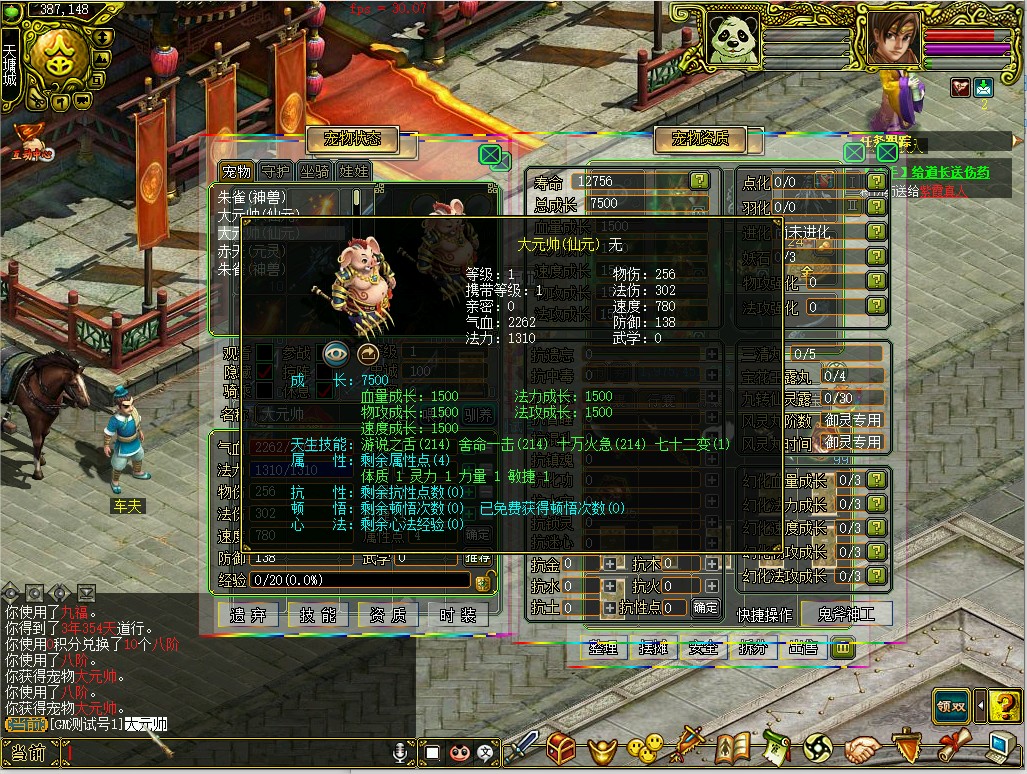
Task: Click the 拆分 split button
Action: (753, 648)
